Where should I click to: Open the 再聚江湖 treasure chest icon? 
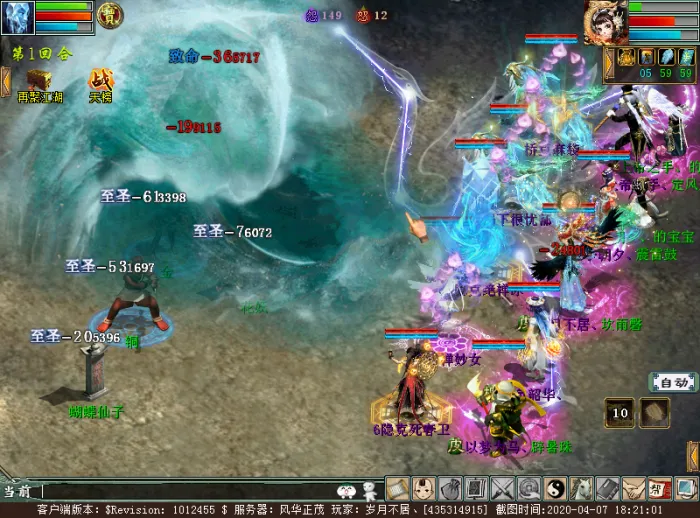40,80
